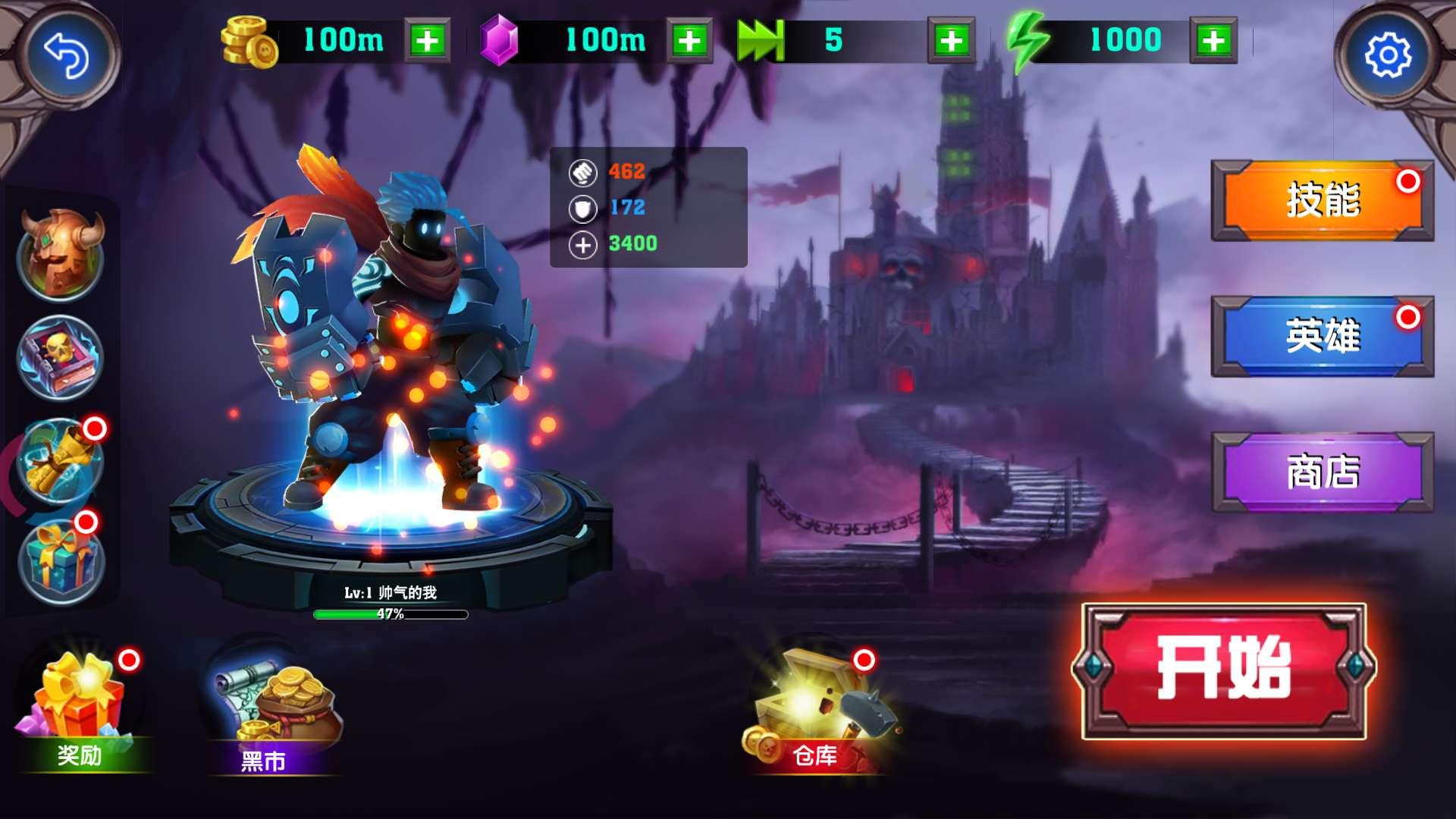Viewport: 1456px width, 819px height.
Task: Start the game with 开始 button
Action: pyautogui.click(x=1223, y=670)
